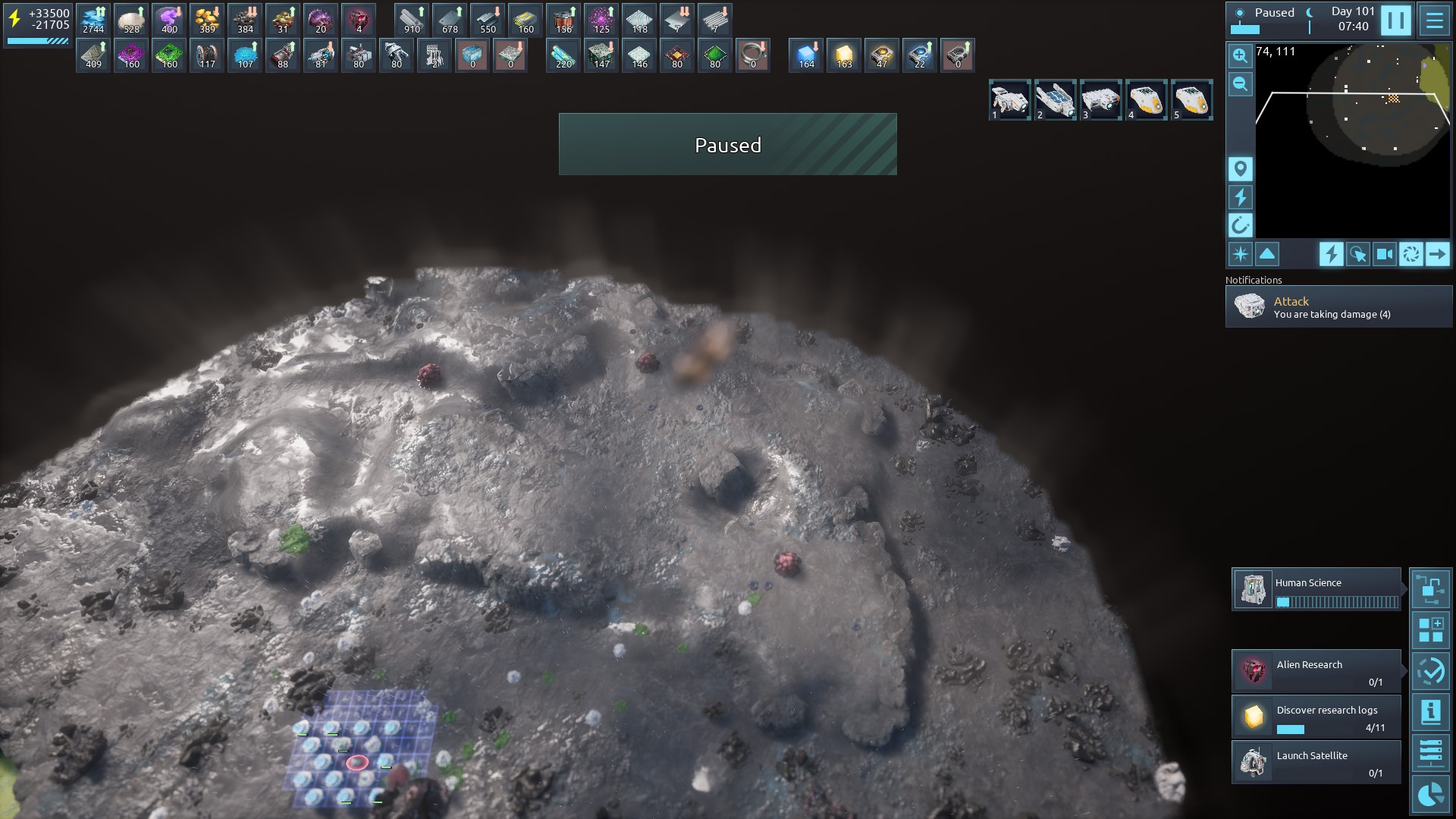Open the hamburger main menu
This screenshot has height=819, width=1456.
(1434, 20)
